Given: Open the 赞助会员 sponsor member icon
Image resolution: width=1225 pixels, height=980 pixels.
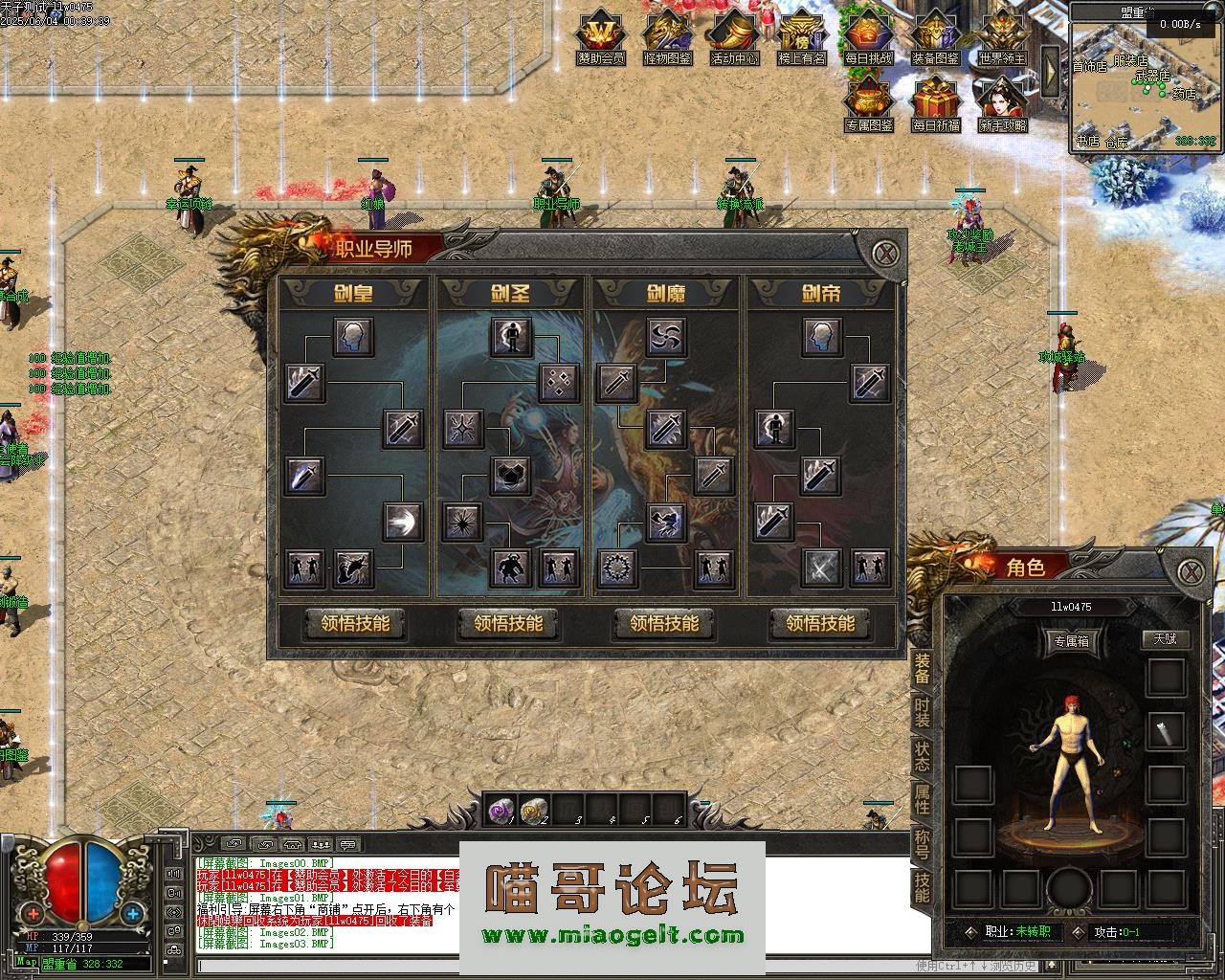Looking at the screenshot, I should pos(601,37).
